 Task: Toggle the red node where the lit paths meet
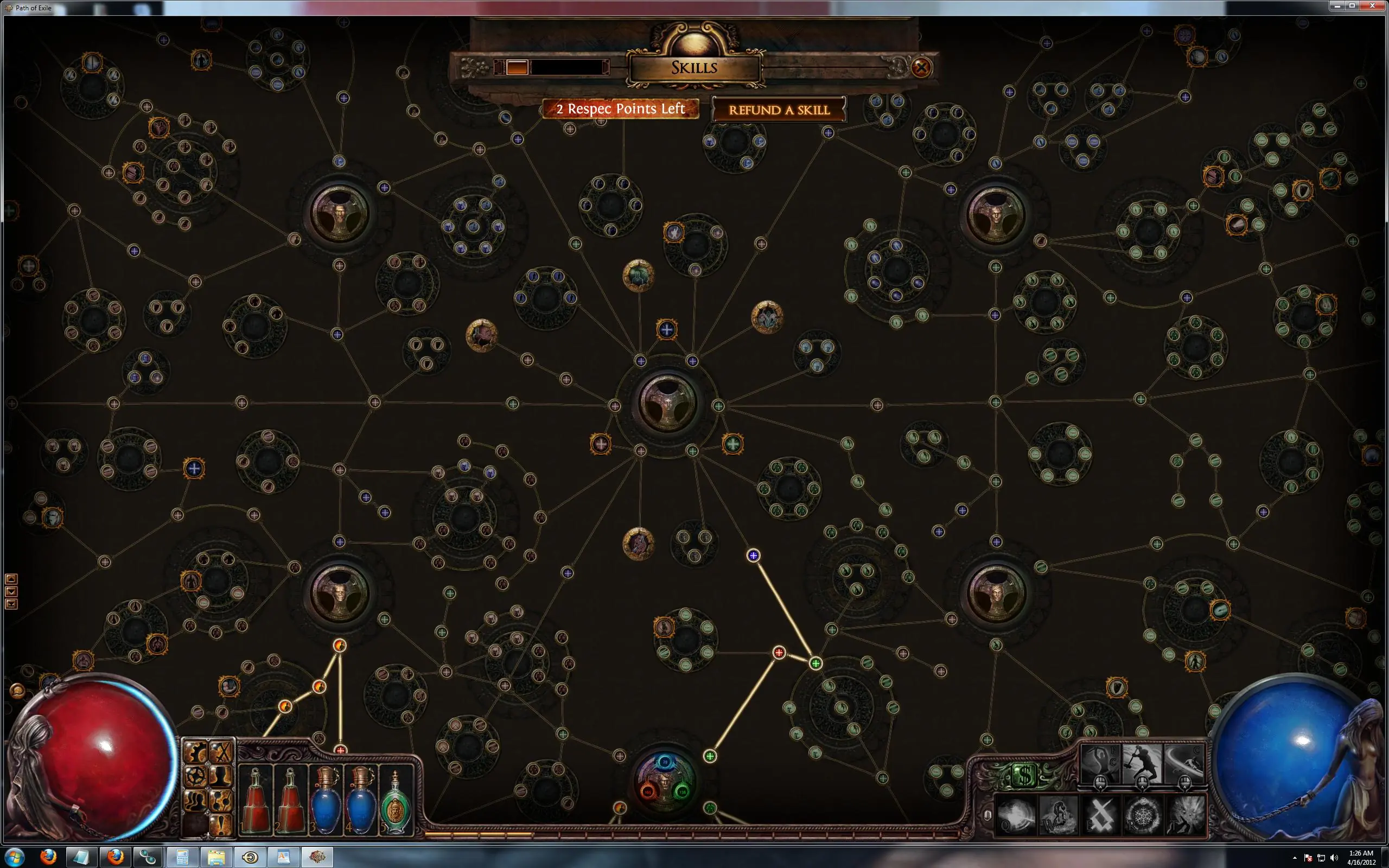[x=780, y=652]
